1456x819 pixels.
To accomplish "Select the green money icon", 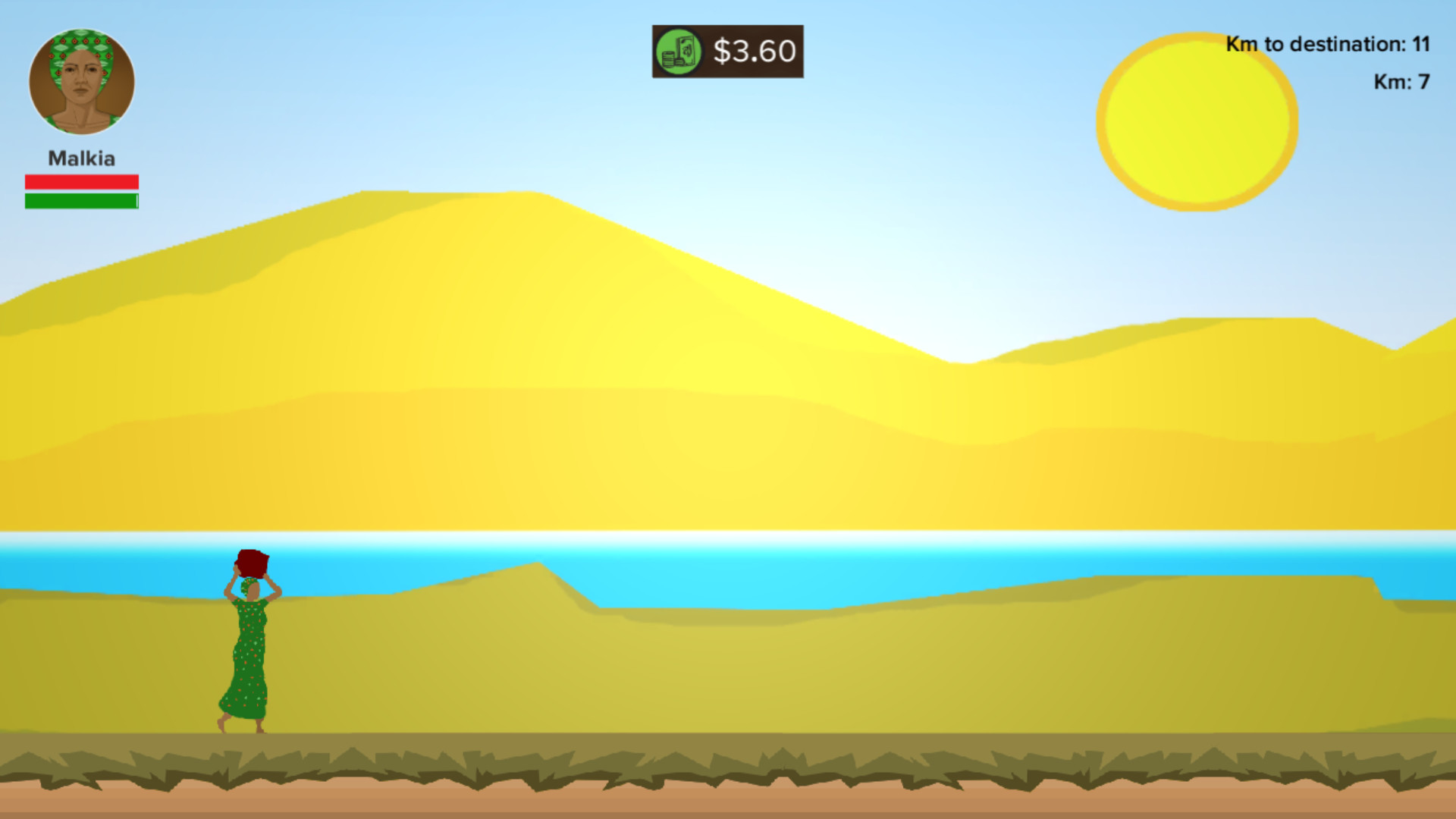I will (681, 52).
